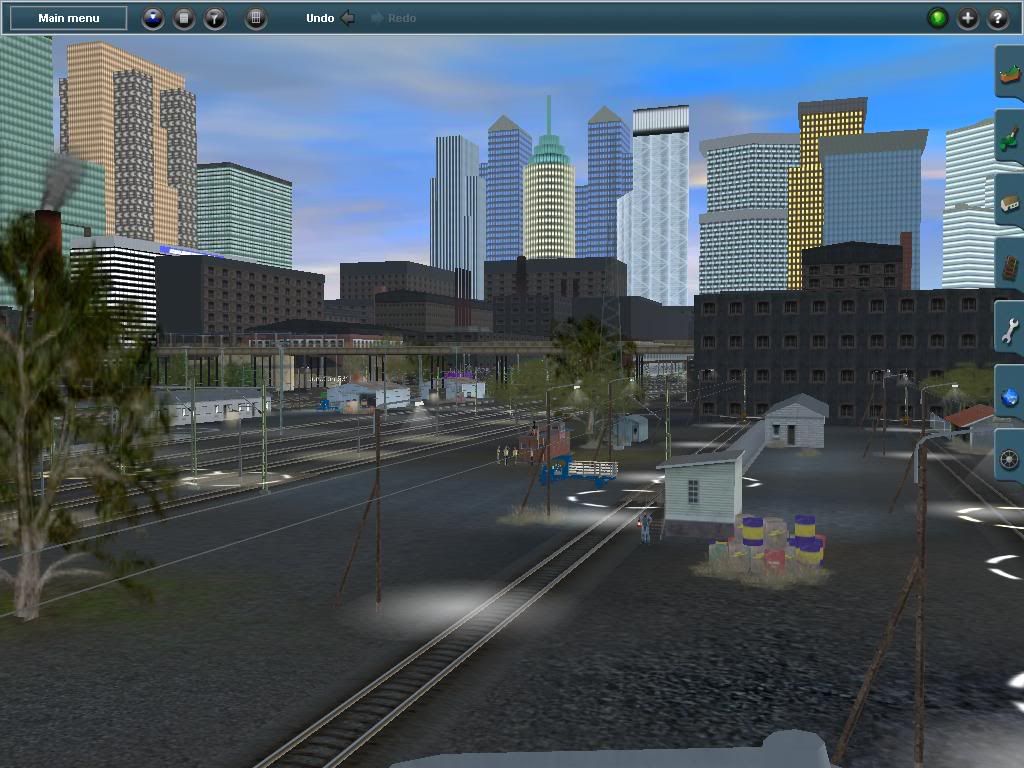Image resolution: width=1024 pixels, height=768 pixels.
Task: Click the grey square round button
Action: pyautogui.click(x=184, y=18)
